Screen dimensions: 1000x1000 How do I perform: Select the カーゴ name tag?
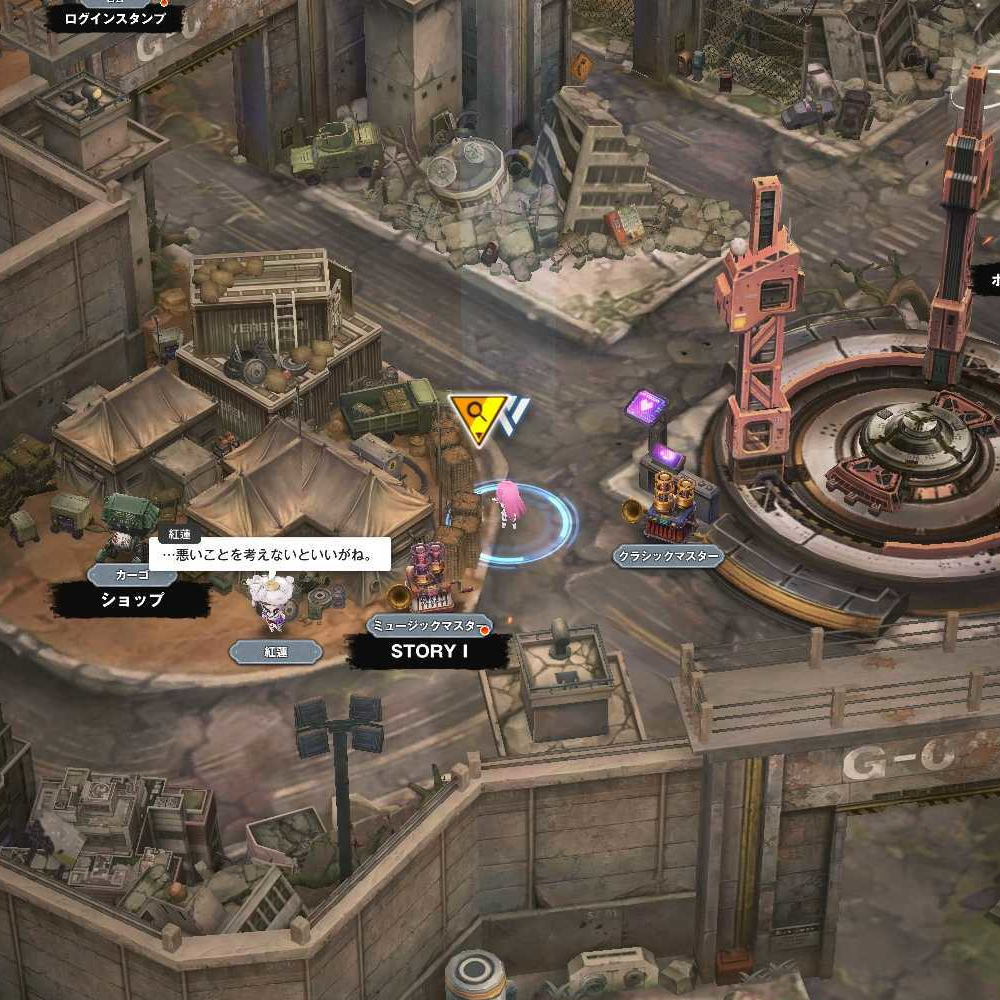[132, 575]
